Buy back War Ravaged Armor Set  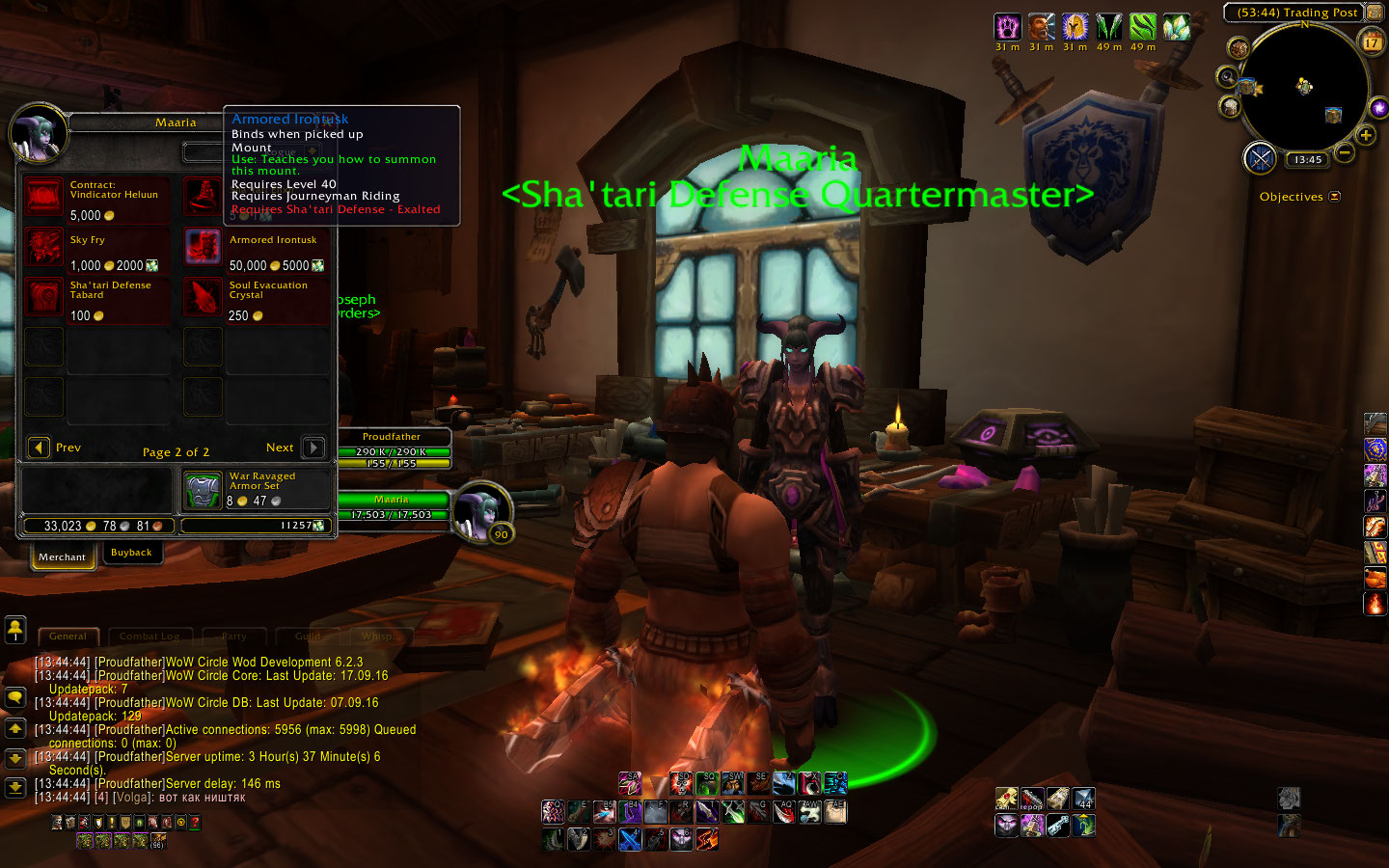click(x=203, y=490)
